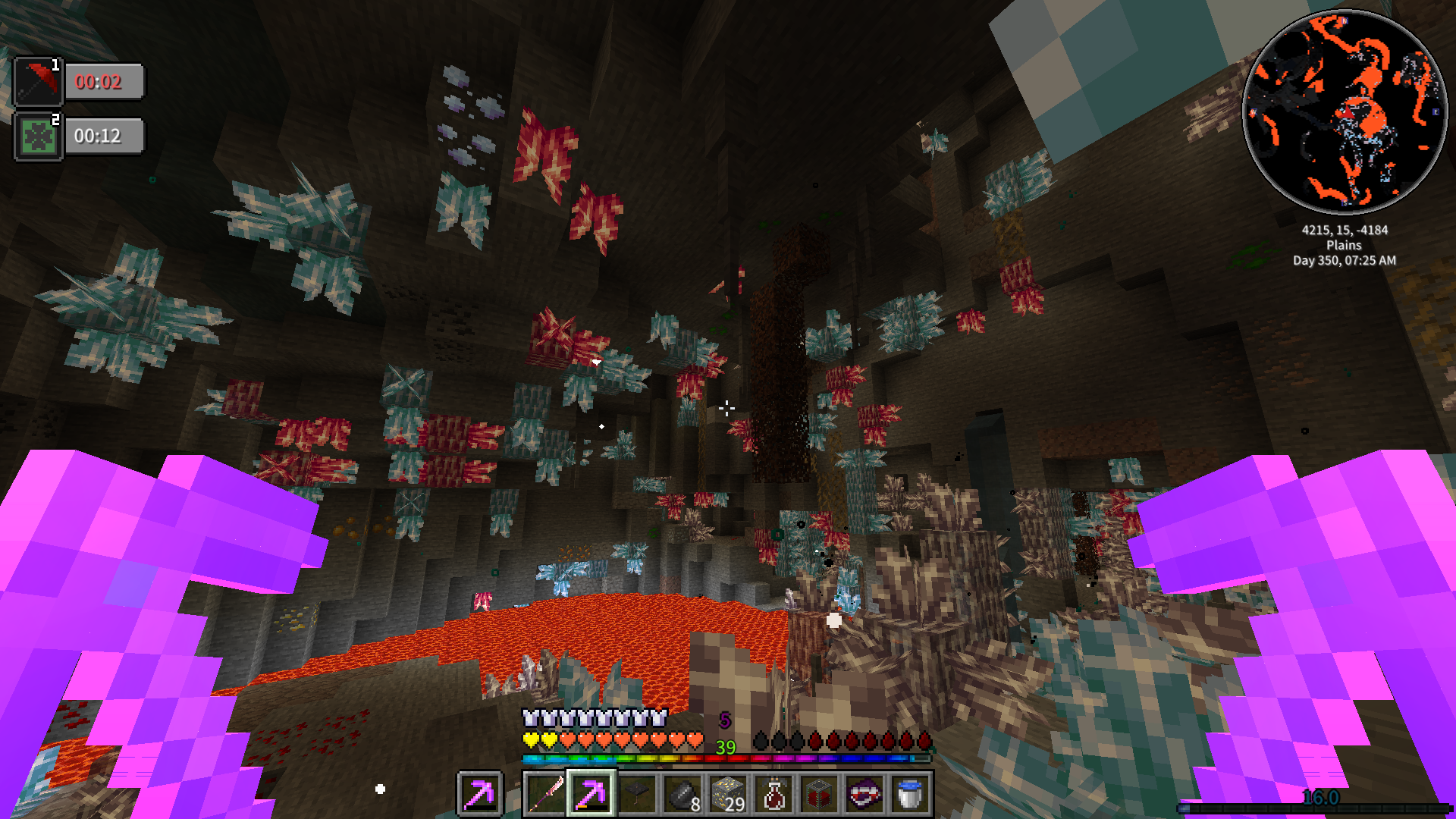
Task: Pick the dark gray ingot stack of 8
Action: click(x=682, y=794)
